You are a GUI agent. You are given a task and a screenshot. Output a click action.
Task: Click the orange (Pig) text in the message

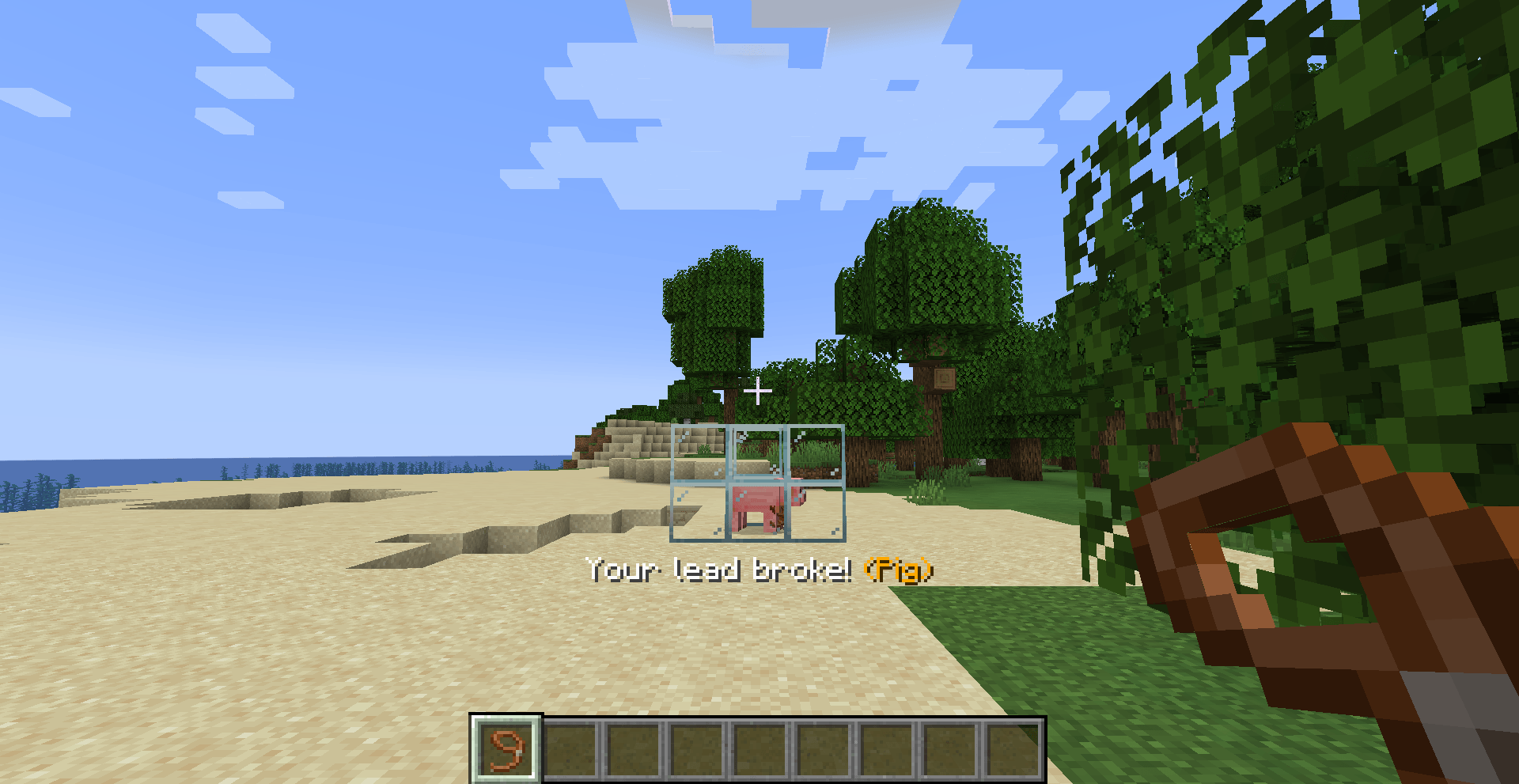coord(900,571)
